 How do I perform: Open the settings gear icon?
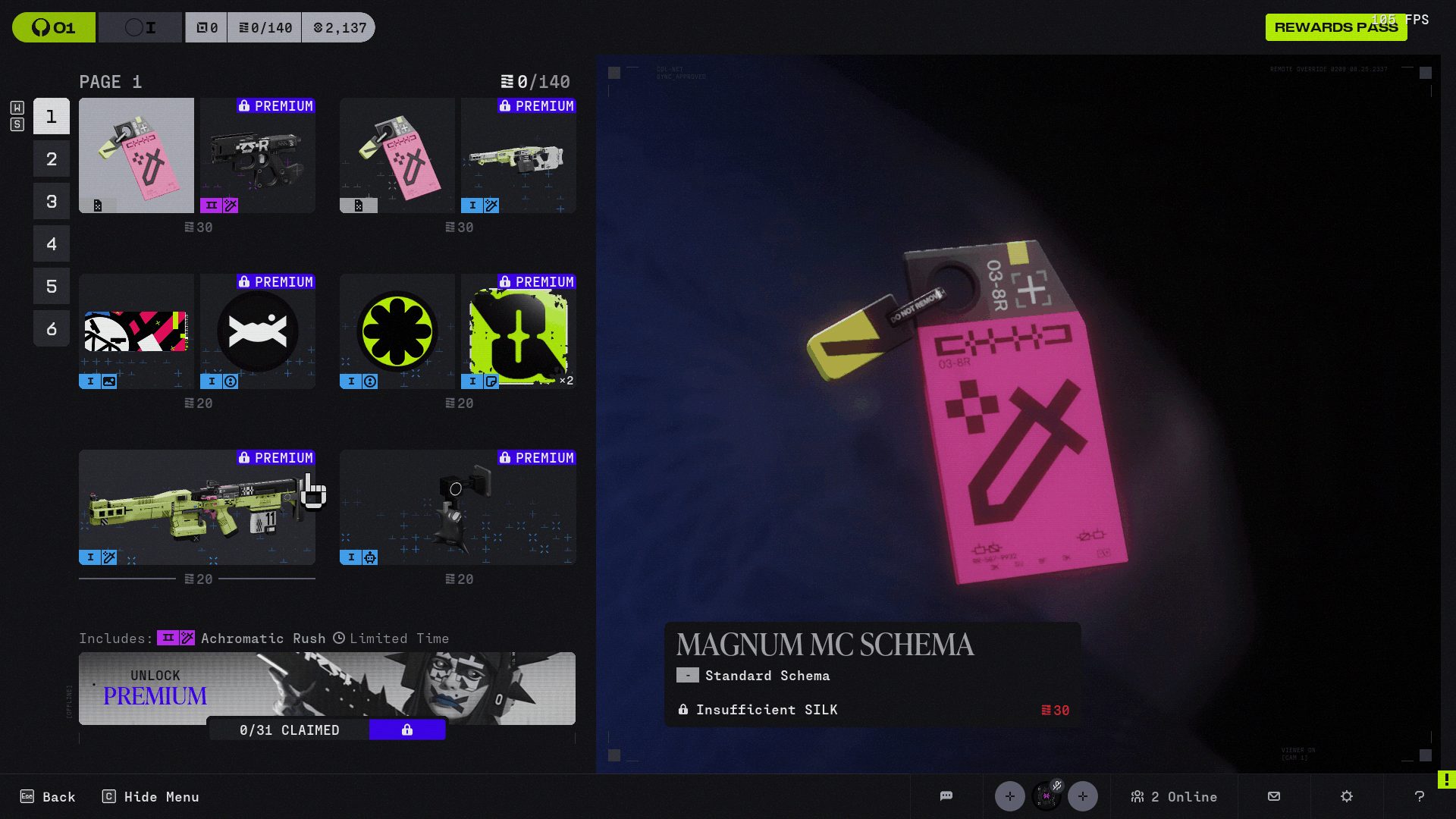coord(1347,796)
